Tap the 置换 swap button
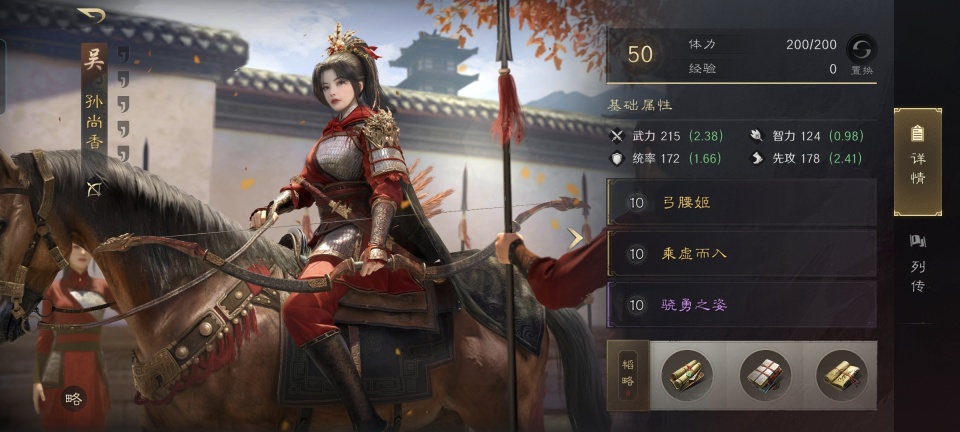960x432 pixels. pyautogui.click(x=861, y=54)
